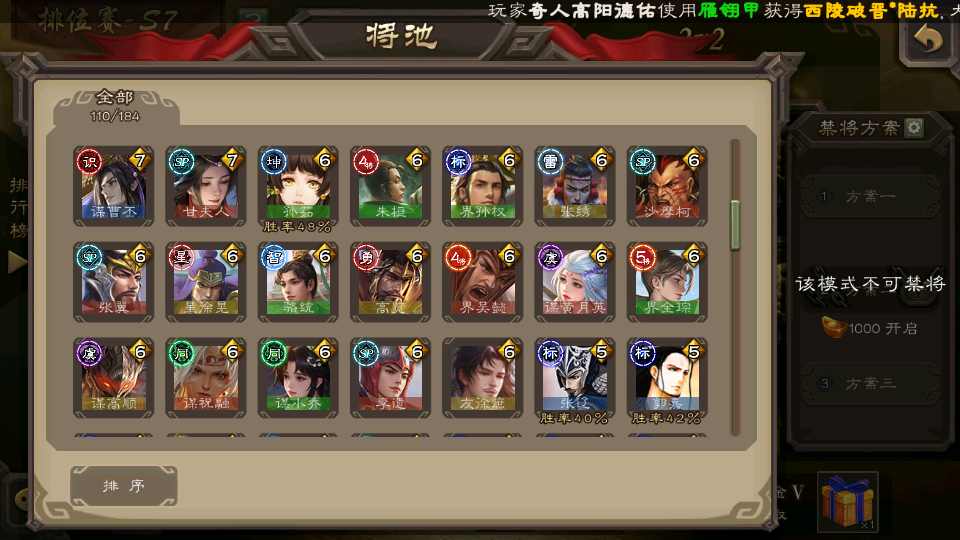Select the 谋曹丕 general card
This screenshot has width=960, height=540.
click(114, 187)
